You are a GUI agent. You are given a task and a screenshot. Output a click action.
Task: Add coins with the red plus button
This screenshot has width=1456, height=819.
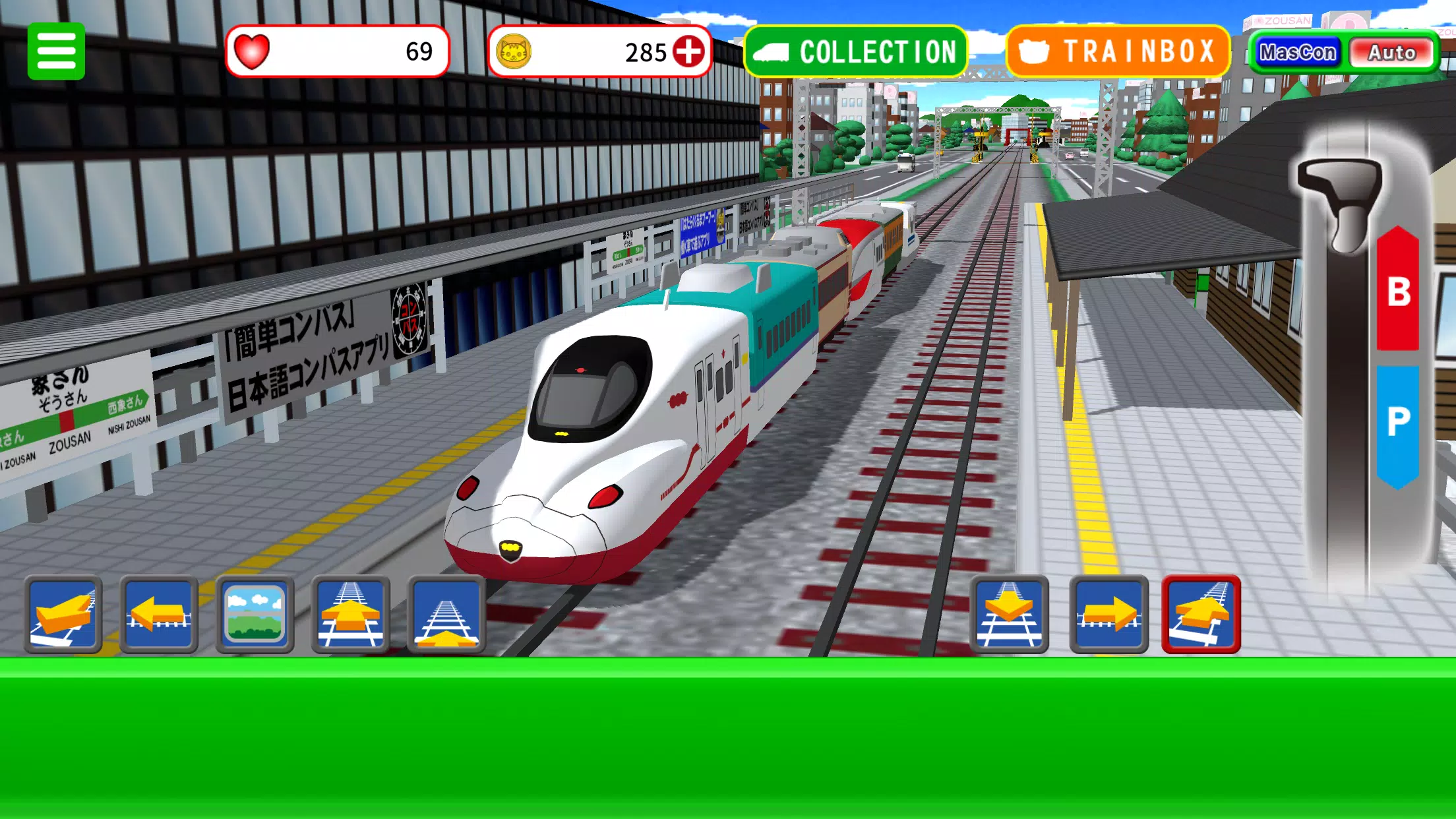coord(688,51)
